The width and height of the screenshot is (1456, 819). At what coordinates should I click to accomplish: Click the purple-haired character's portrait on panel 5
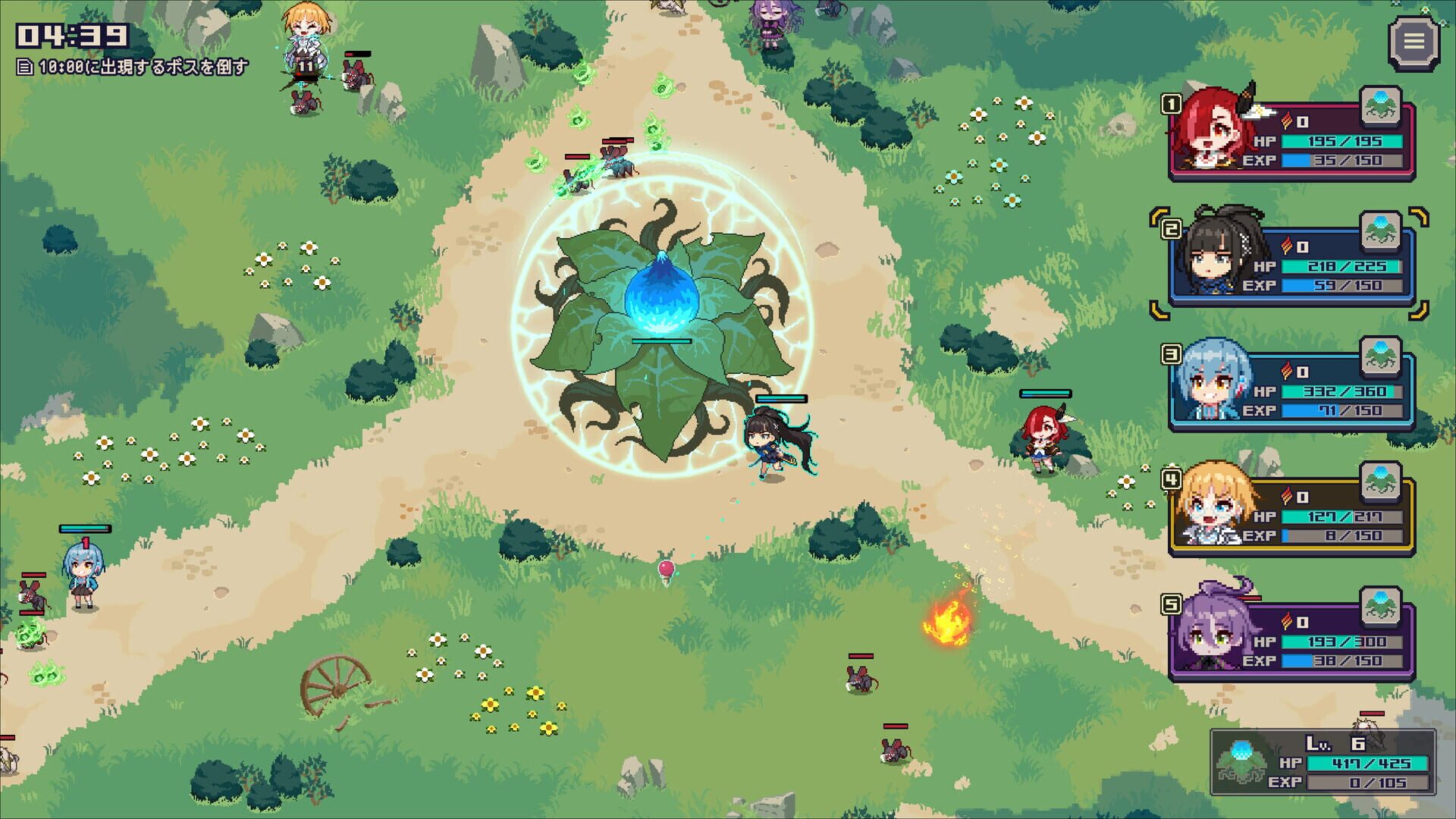(1211, 629)
